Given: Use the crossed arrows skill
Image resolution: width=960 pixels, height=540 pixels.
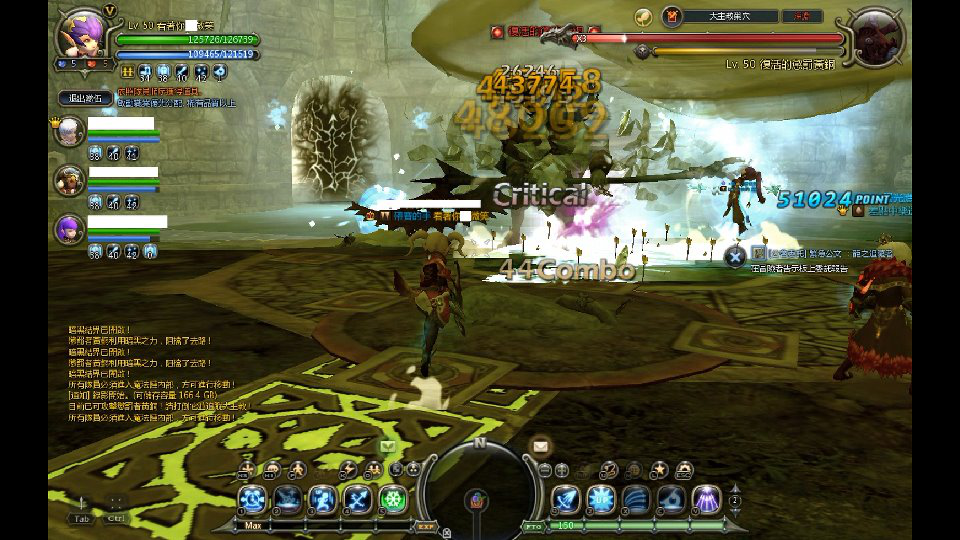Looking at the screenshot, I should (357, 498).
